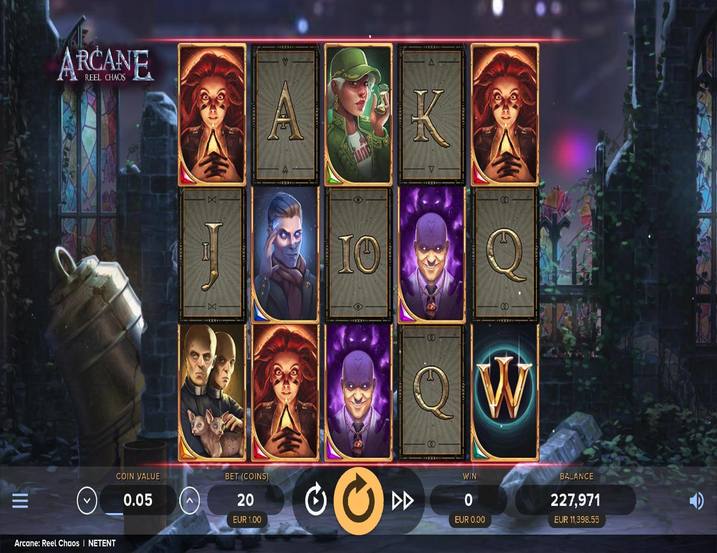Toggle the sound speaker icon

(696, 501)
